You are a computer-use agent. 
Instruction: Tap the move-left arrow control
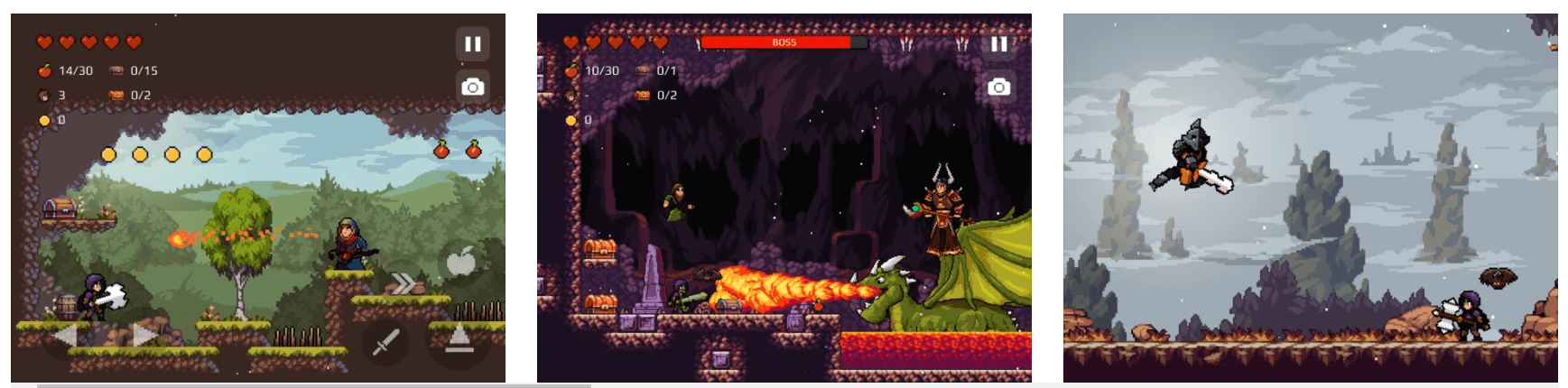click(x=65, y=336)
